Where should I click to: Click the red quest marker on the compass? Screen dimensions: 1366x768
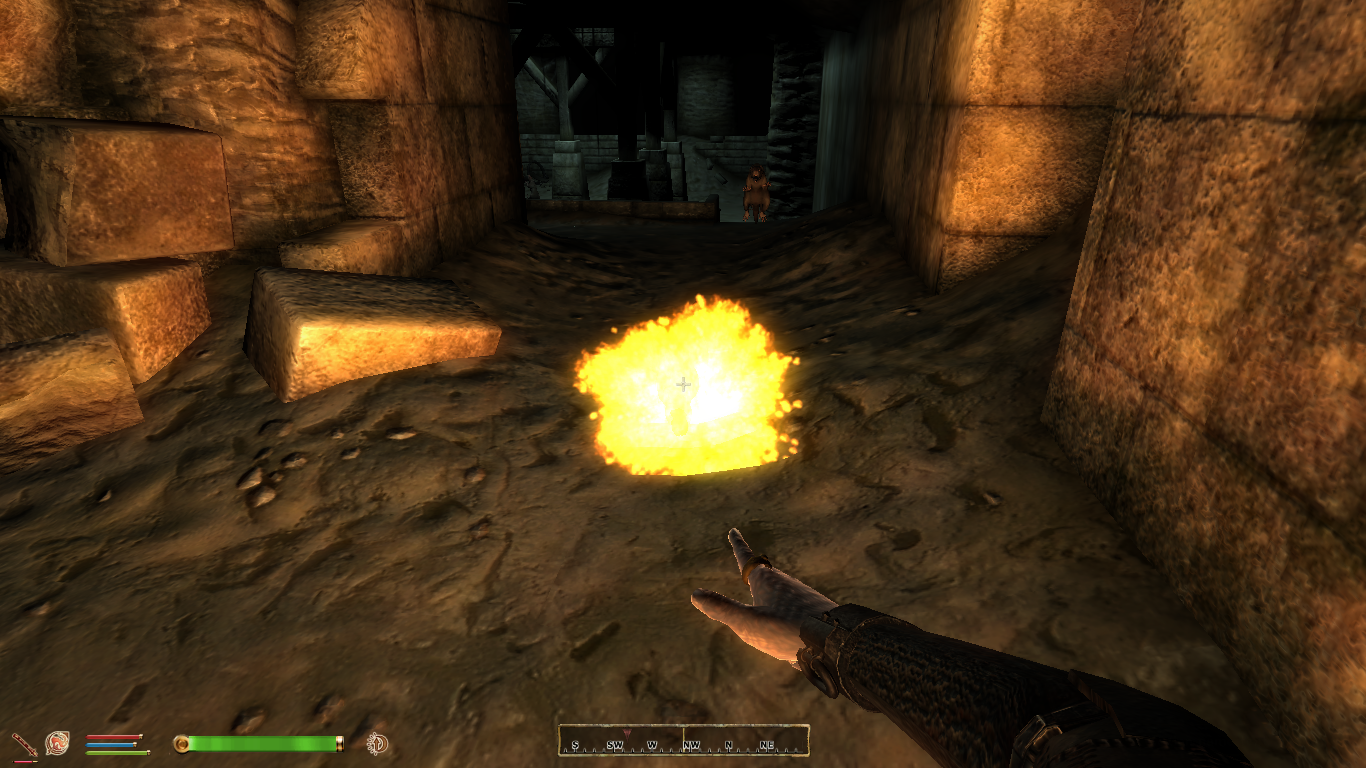pyautogui.click(x=627, y=735)
